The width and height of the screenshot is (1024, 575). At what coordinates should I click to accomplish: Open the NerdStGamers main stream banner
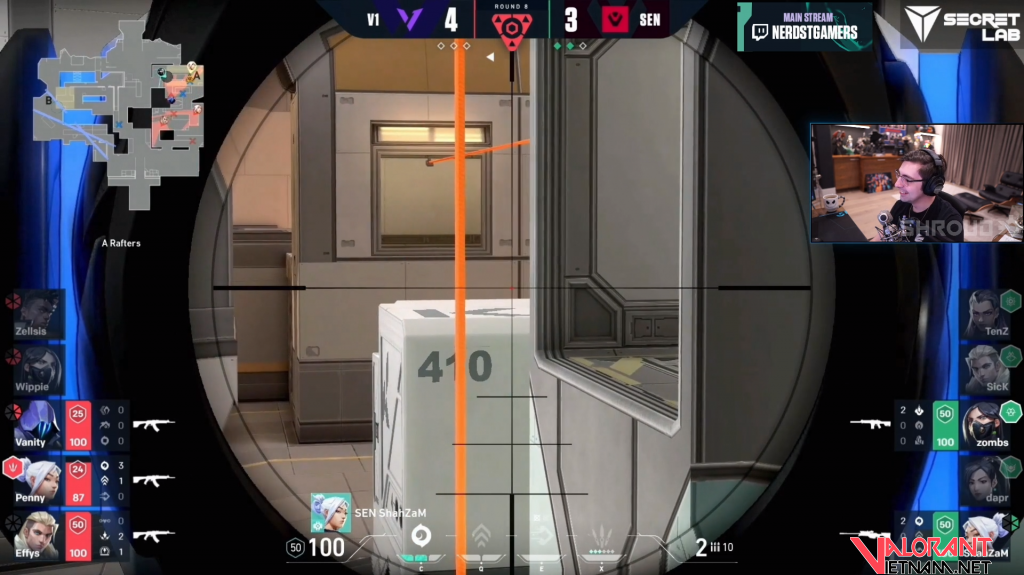(805, 26)
